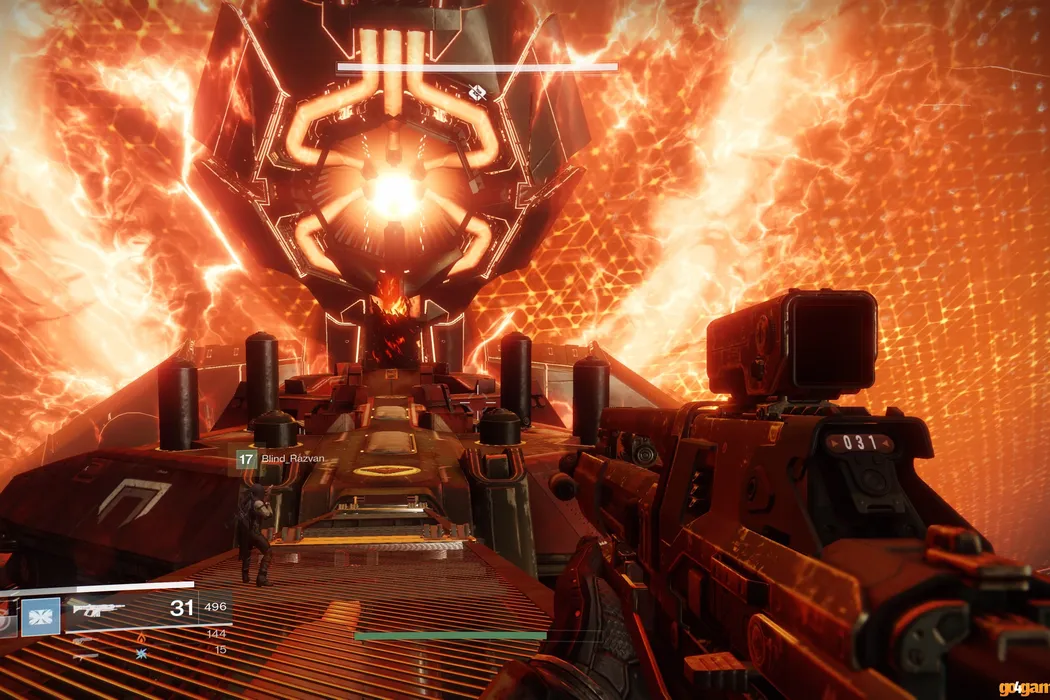Viewport: 1050px width, 700px height.
Task: Click the boss objective marker icon
Action: tap(478, 93)
